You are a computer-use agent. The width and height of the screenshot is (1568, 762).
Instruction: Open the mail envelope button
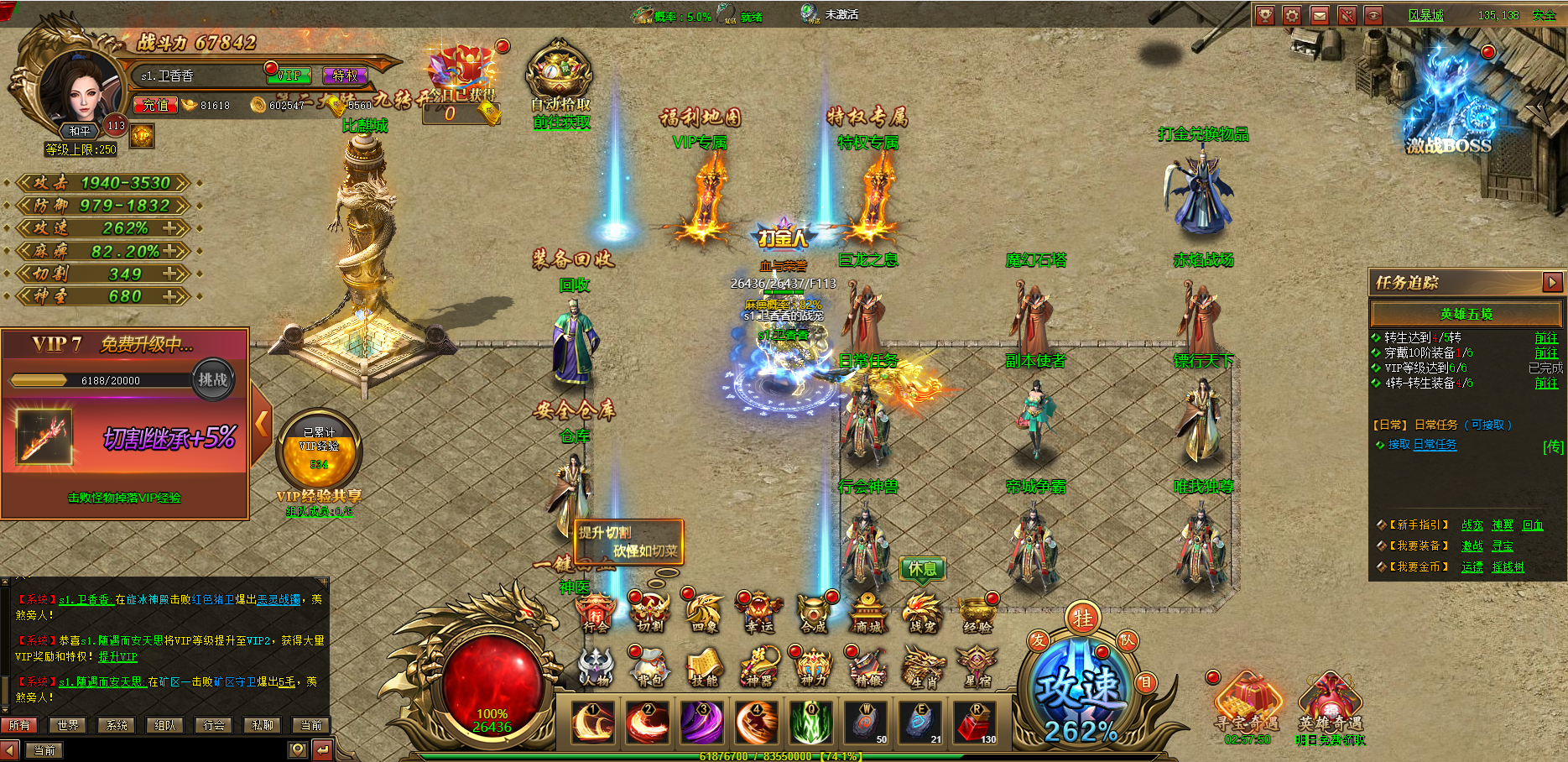[1320, 15]
